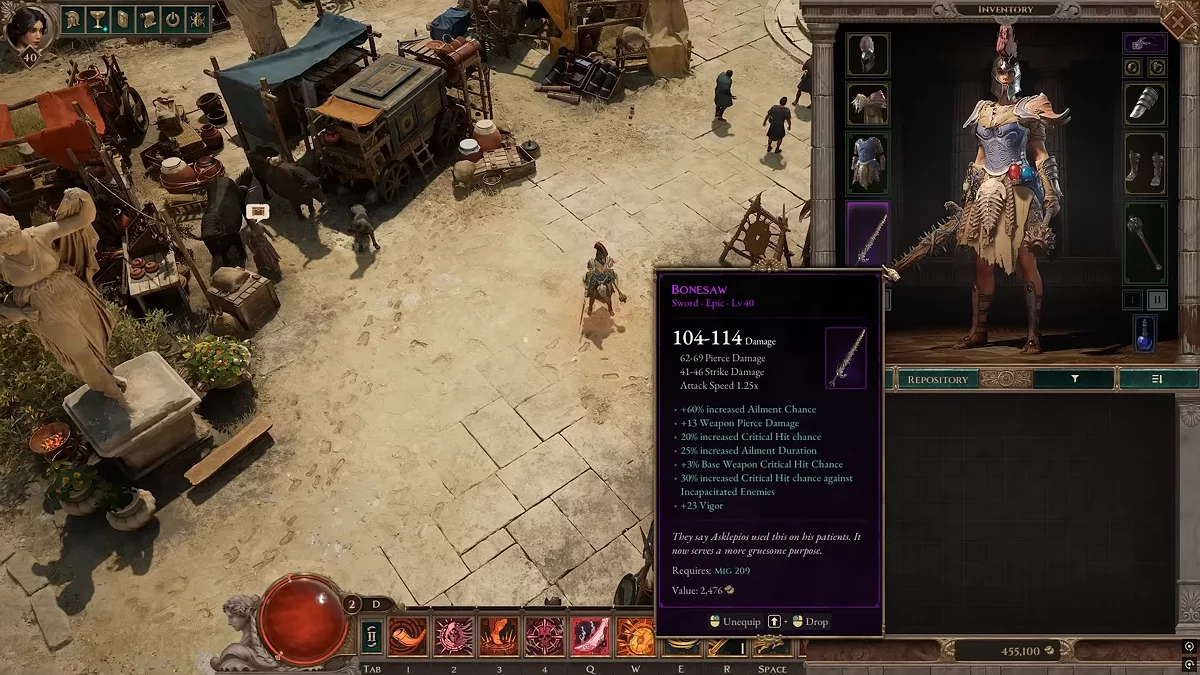Select the greaves boots slot
The height and width of the screenshot is (675, 1200).
[x=1144, y=161]
